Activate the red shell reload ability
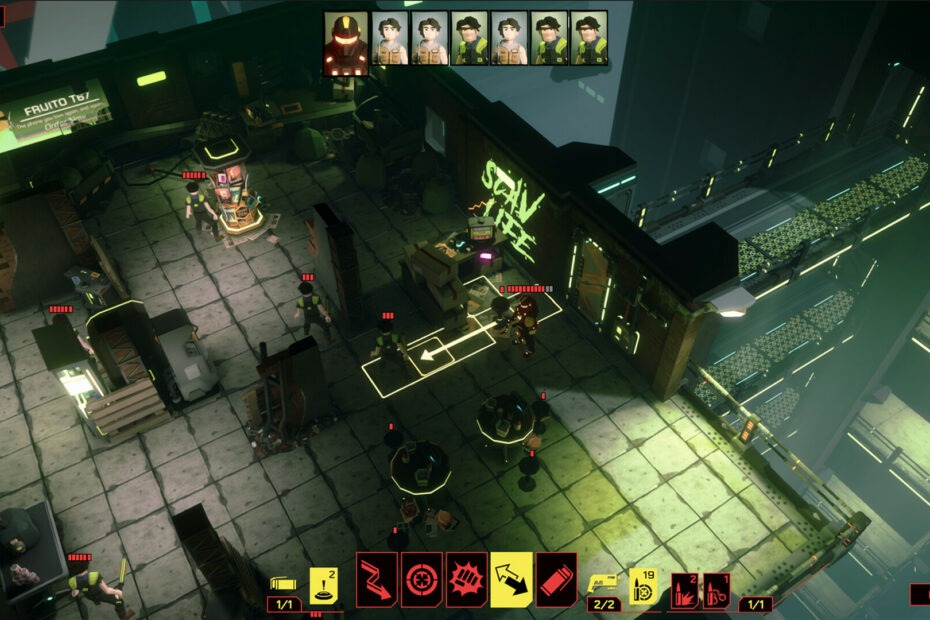This screenshot has width=930, height=620. [x=556, y=580]
